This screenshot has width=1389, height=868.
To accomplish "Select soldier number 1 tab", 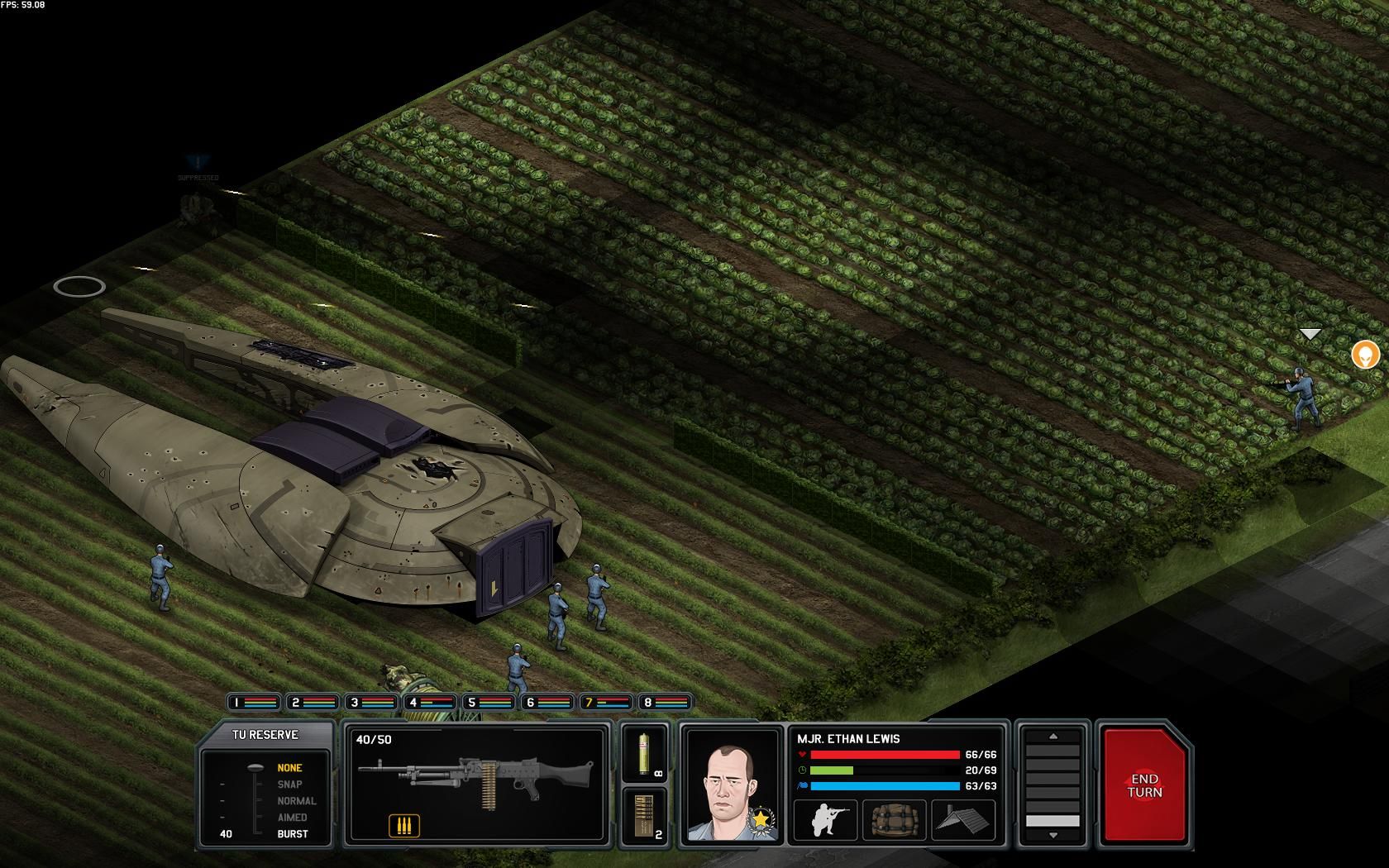I will tap(254, 703).
